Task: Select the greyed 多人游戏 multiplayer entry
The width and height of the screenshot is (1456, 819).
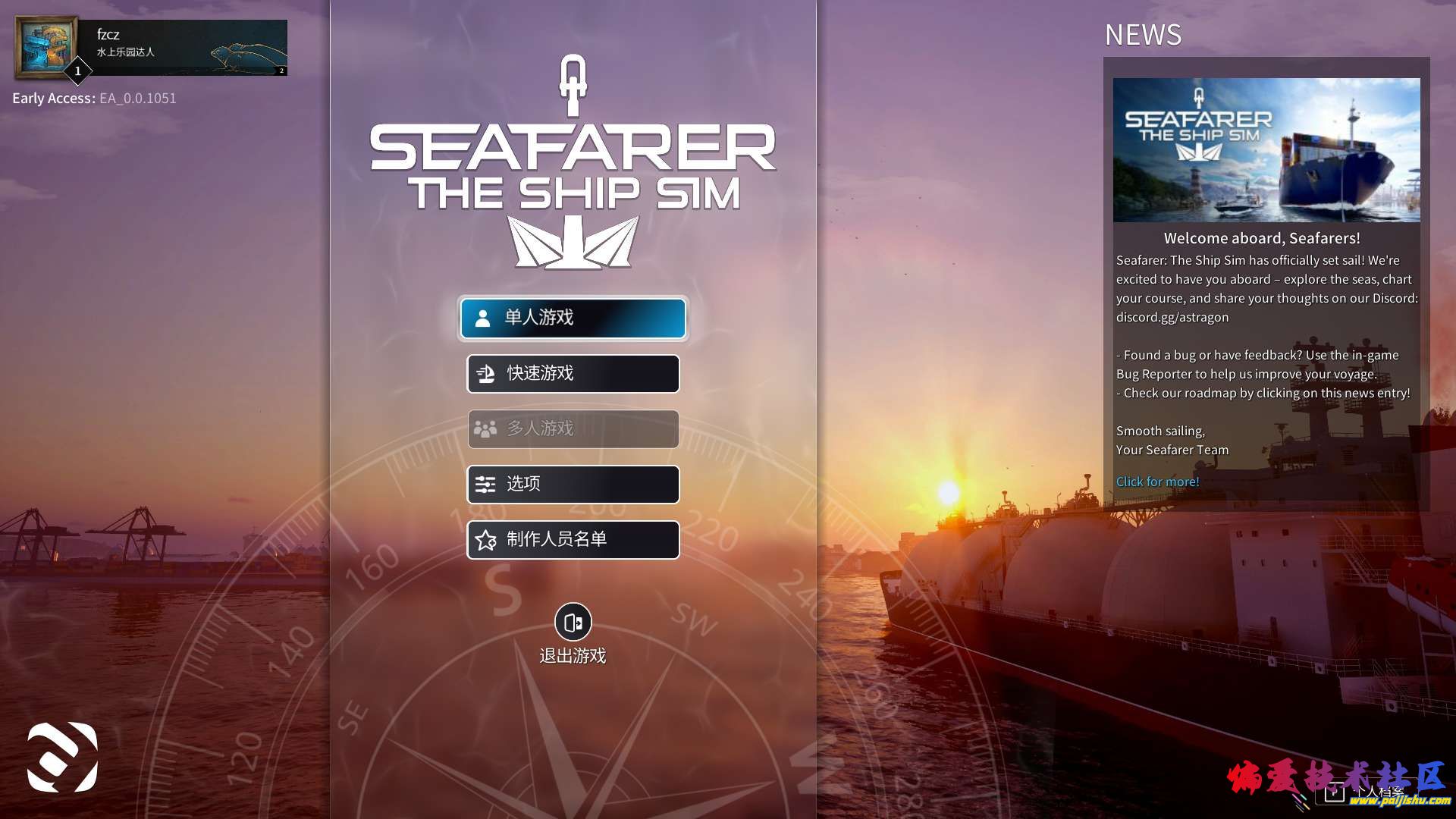Action: click(x=573, y=428)
